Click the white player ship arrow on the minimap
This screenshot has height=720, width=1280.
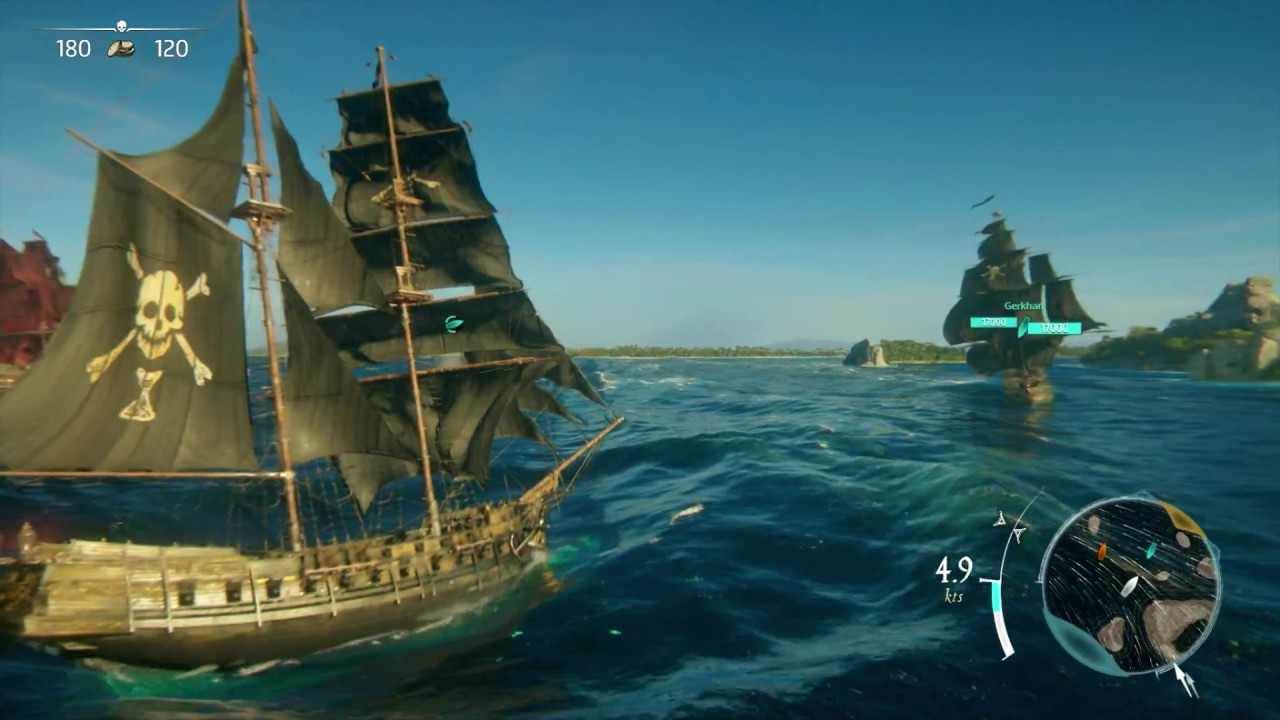(1132, 586)
